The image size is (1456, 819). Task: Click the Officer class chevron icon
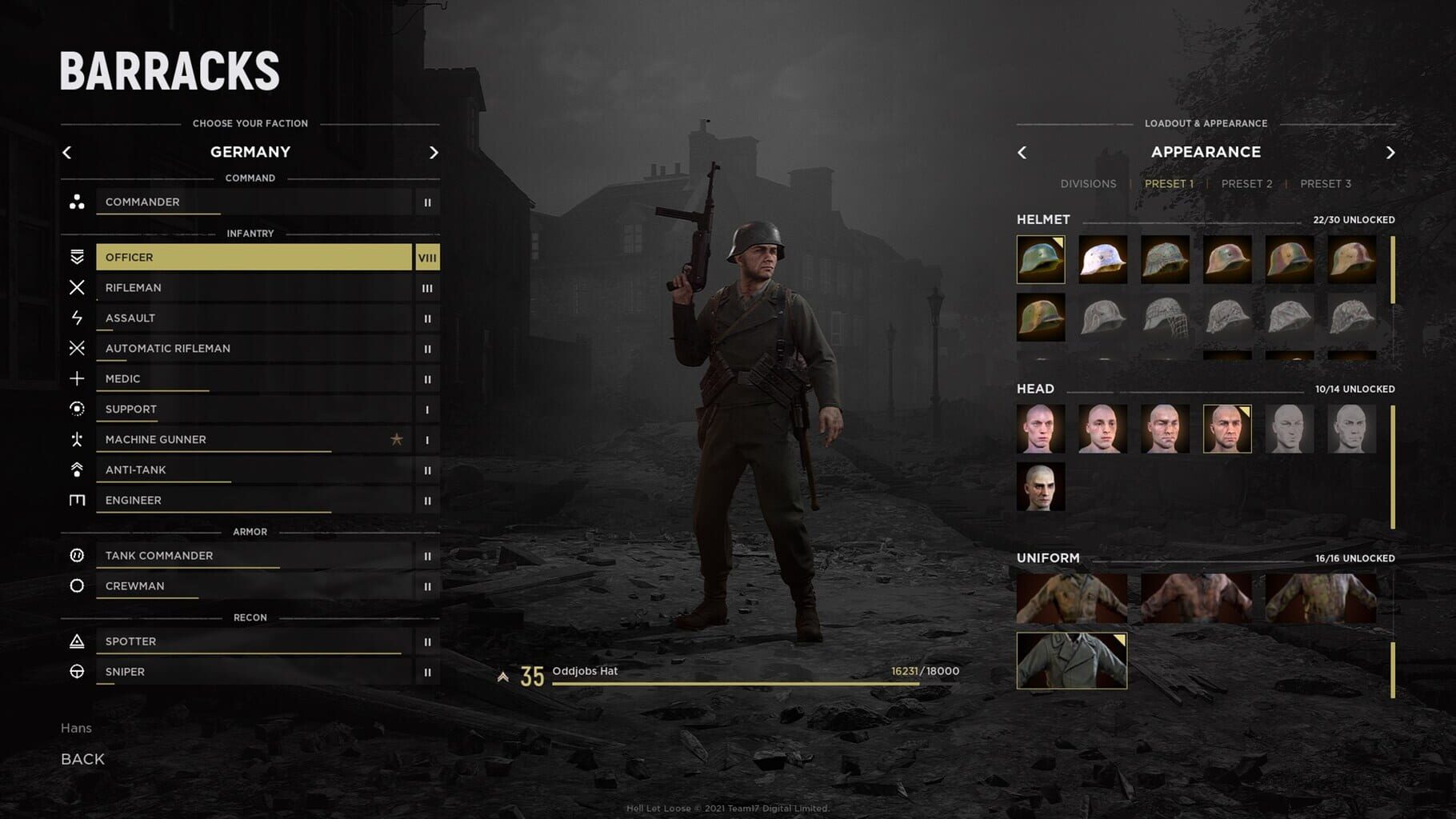pos(78,257)
